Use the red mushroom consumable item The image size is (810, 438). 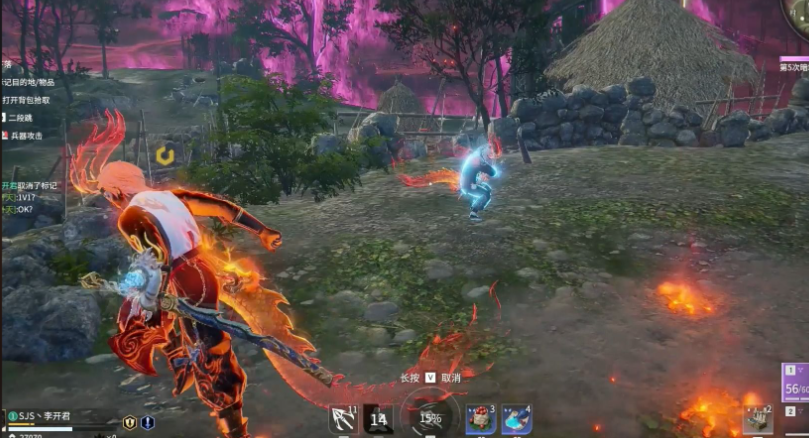coord(481,419)
